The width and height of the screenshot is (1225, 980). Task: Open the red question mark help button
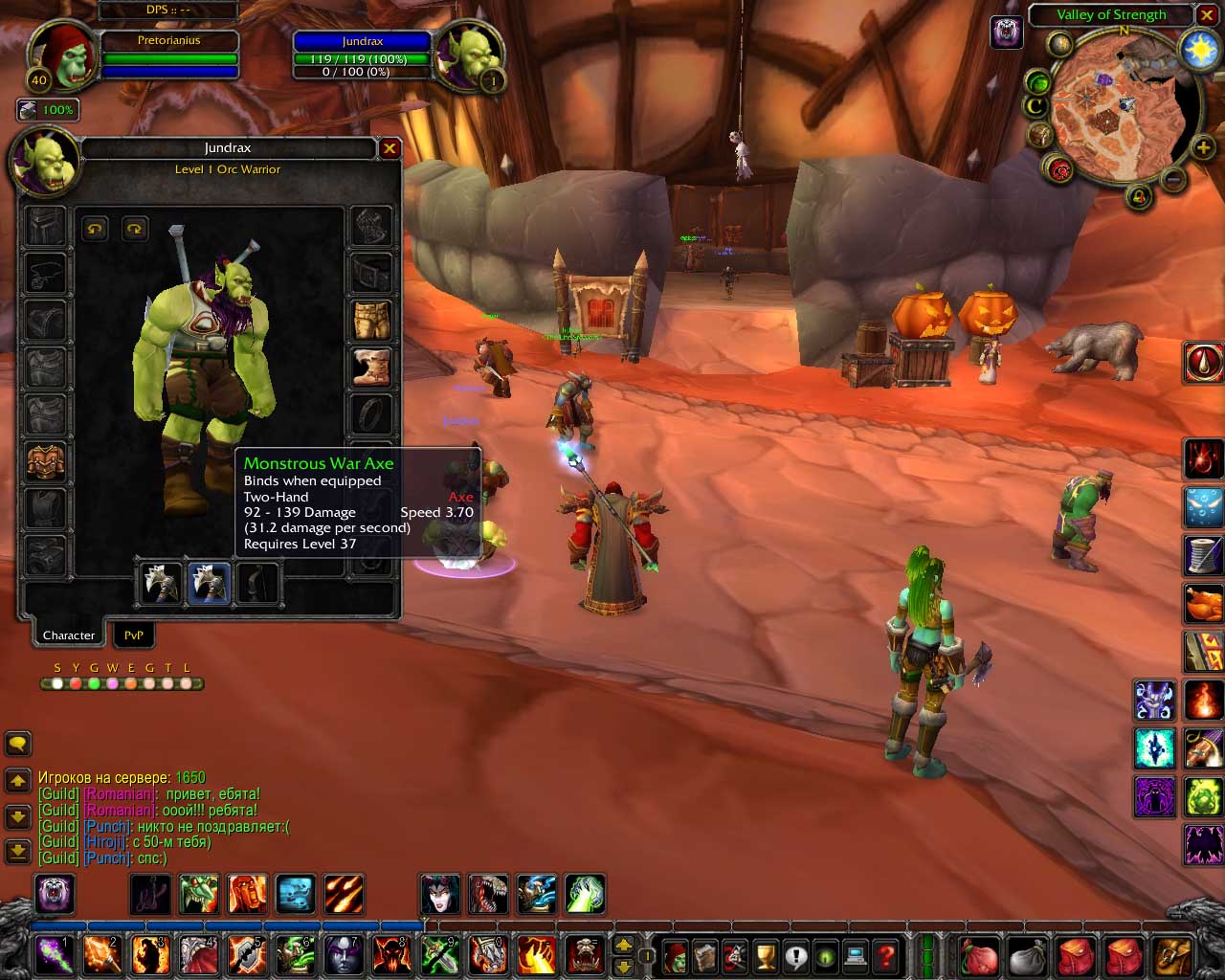point(887,955)
